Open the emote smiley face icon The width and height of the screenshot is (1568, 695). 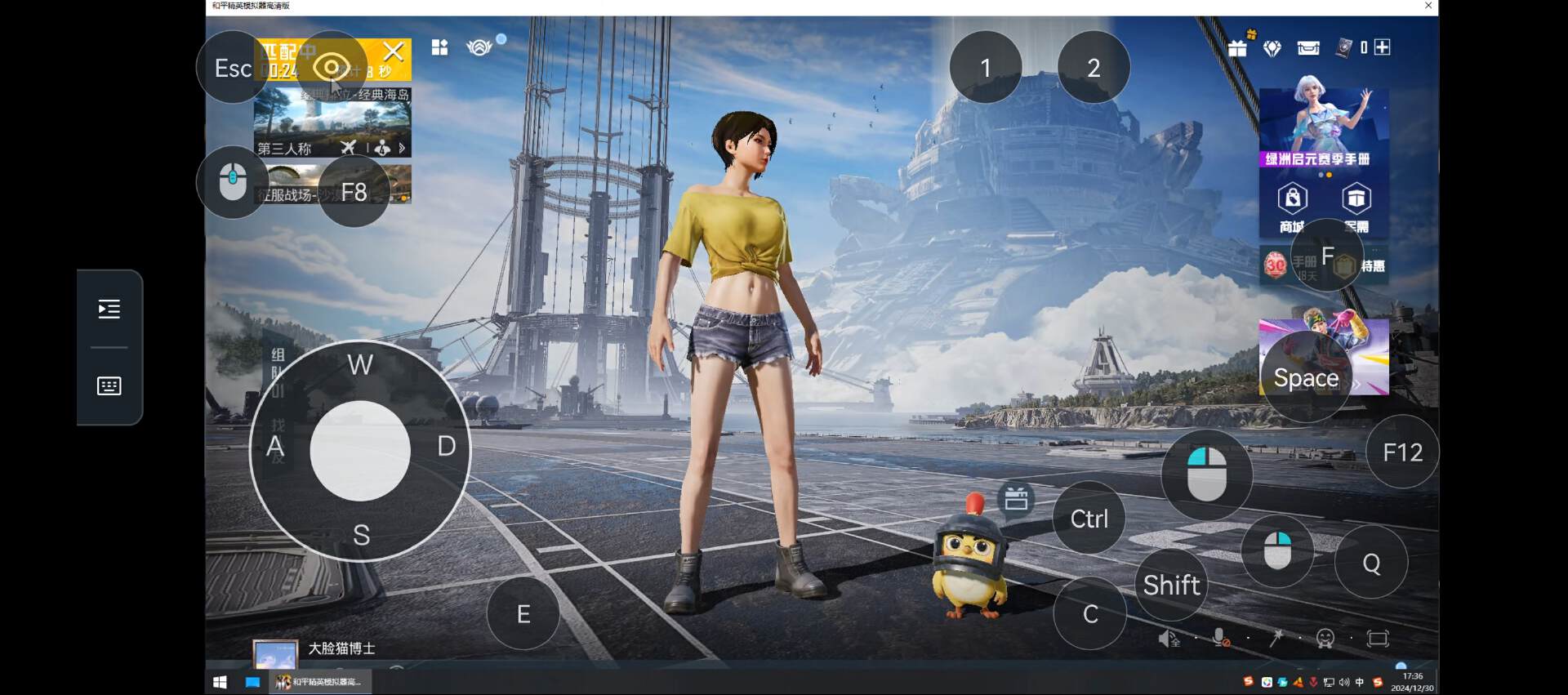(x=1325, y=639)
